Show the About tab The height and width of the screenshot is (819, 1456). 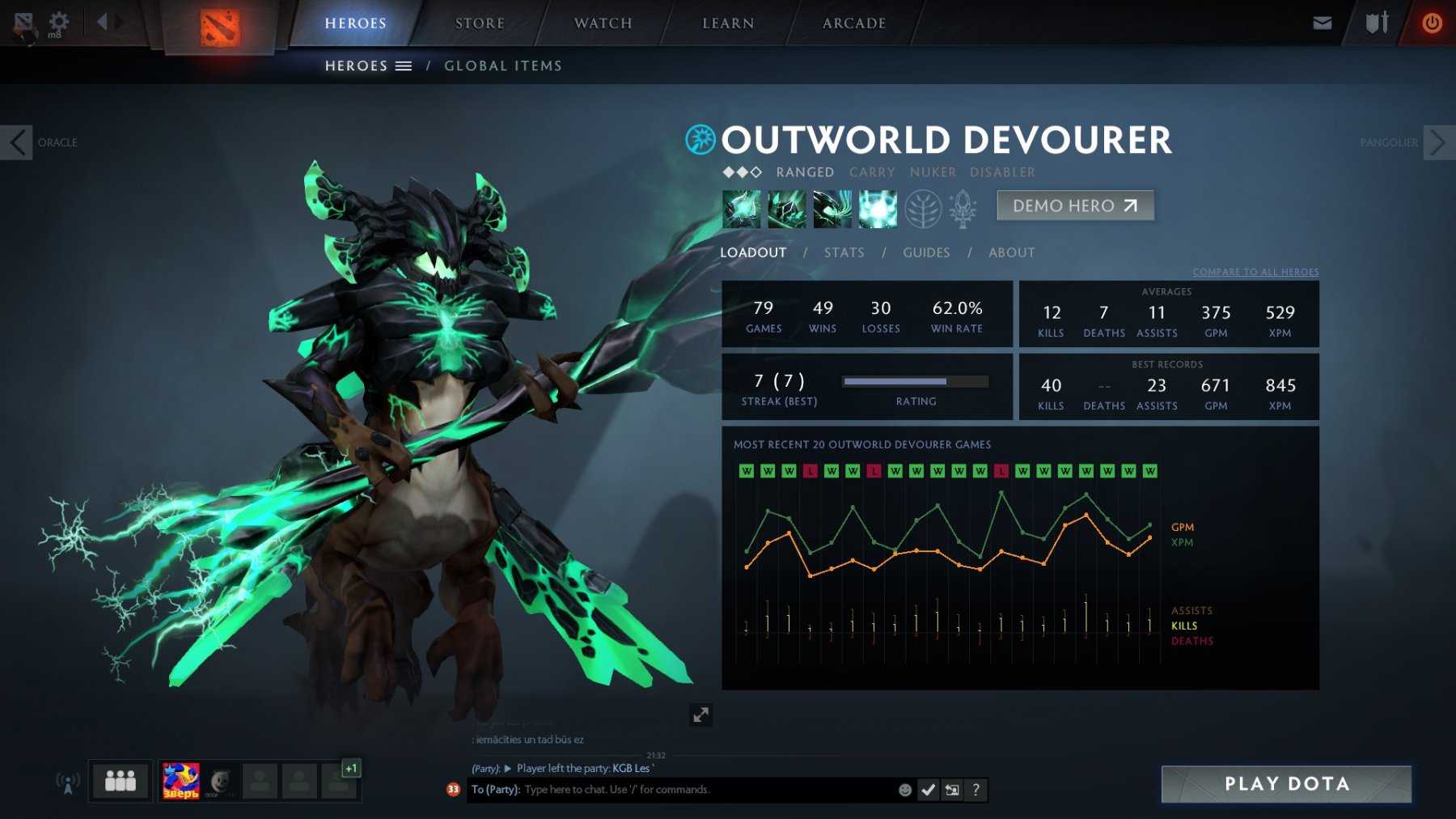pyautogui.click(x=1011, y=252)
